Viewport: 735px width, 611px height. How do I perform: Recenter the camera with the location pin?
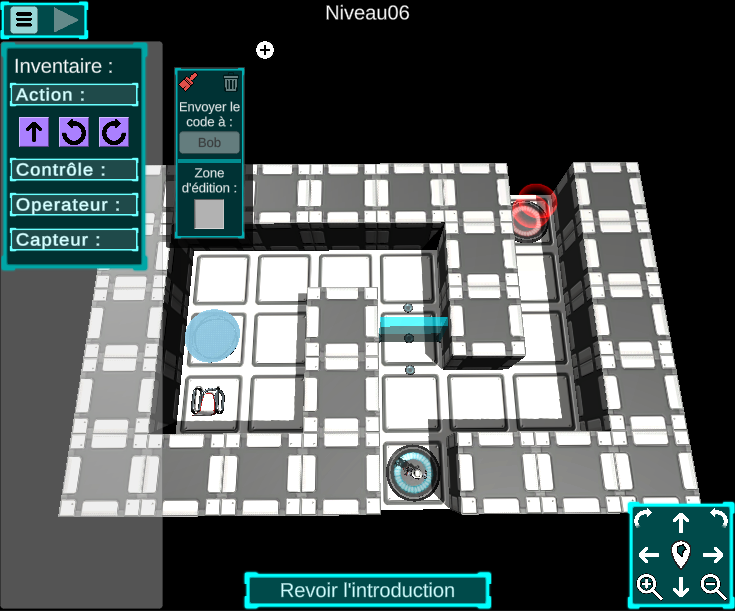click(681, 554)
